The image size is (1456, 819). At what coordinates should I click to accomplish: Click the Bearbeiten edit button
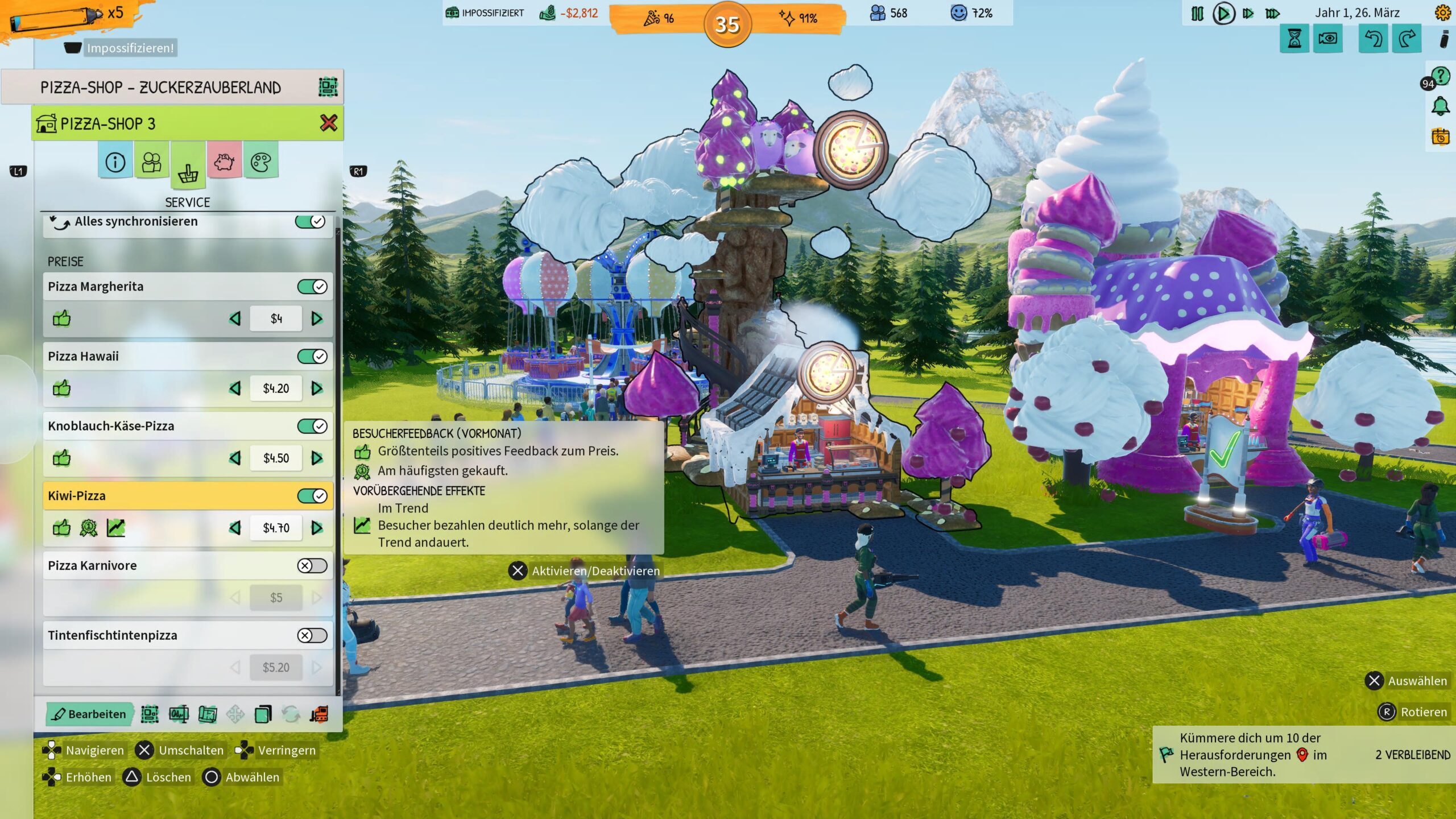click(x=89, y=714)
